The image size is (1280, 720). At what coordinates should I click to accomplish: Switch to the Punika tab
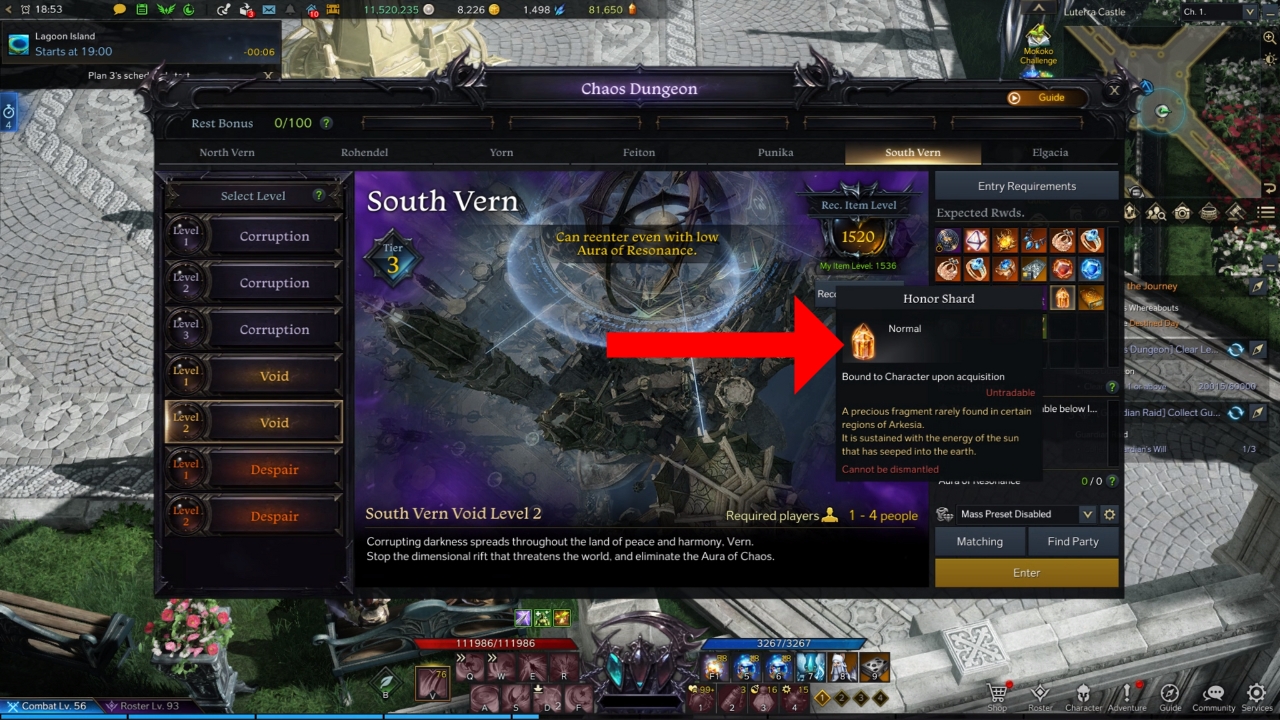point(775,152)
